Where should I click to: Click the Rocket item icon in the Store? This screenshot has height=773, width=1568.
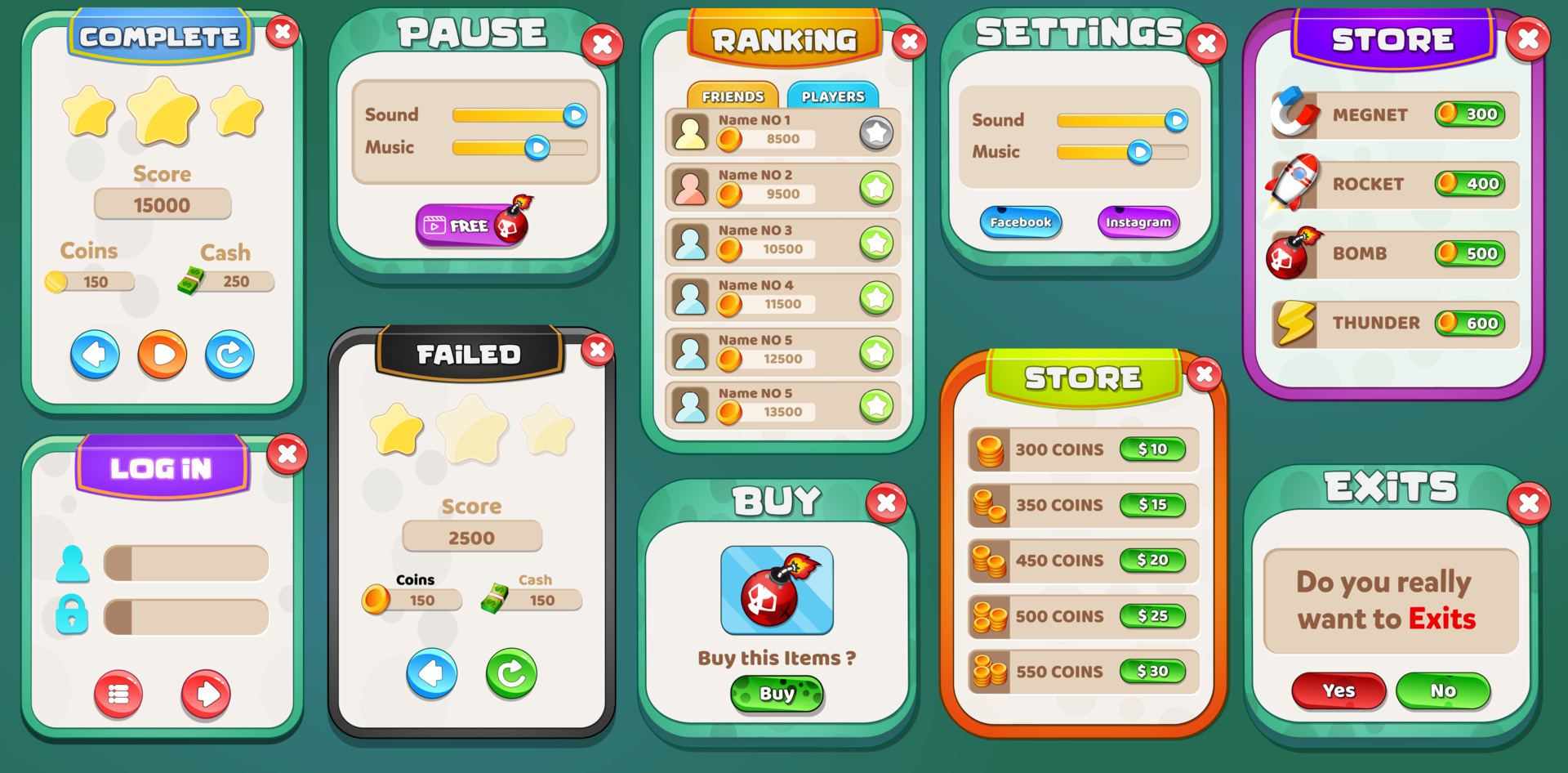click(1292, 185)
